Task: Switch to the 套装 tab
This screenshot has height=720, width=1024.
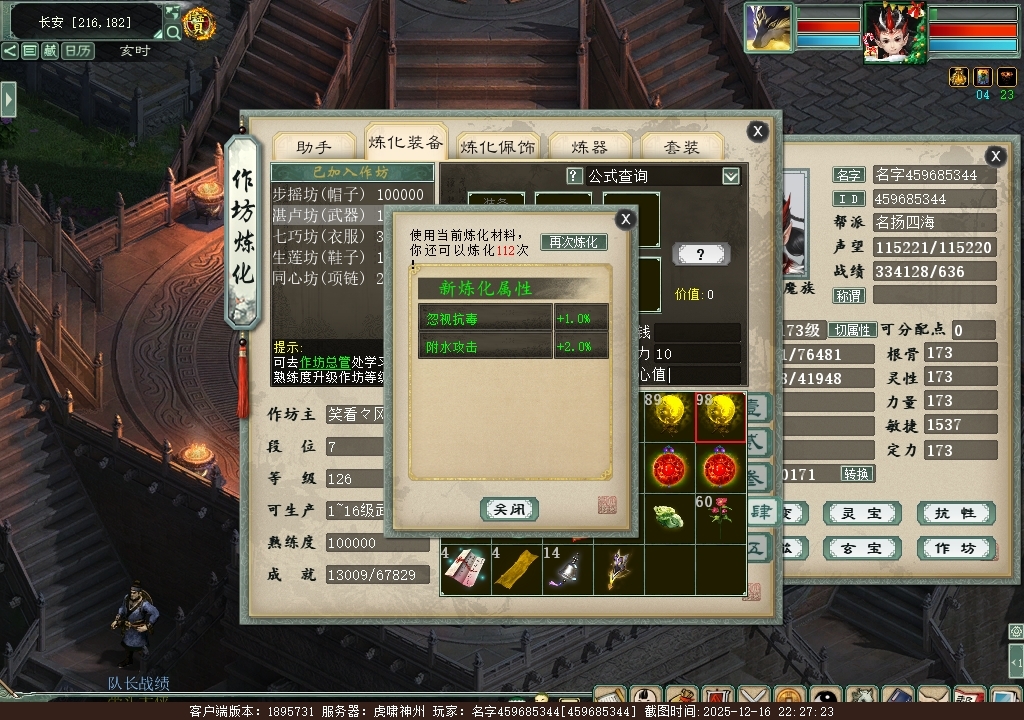Action: pos(682,147)
